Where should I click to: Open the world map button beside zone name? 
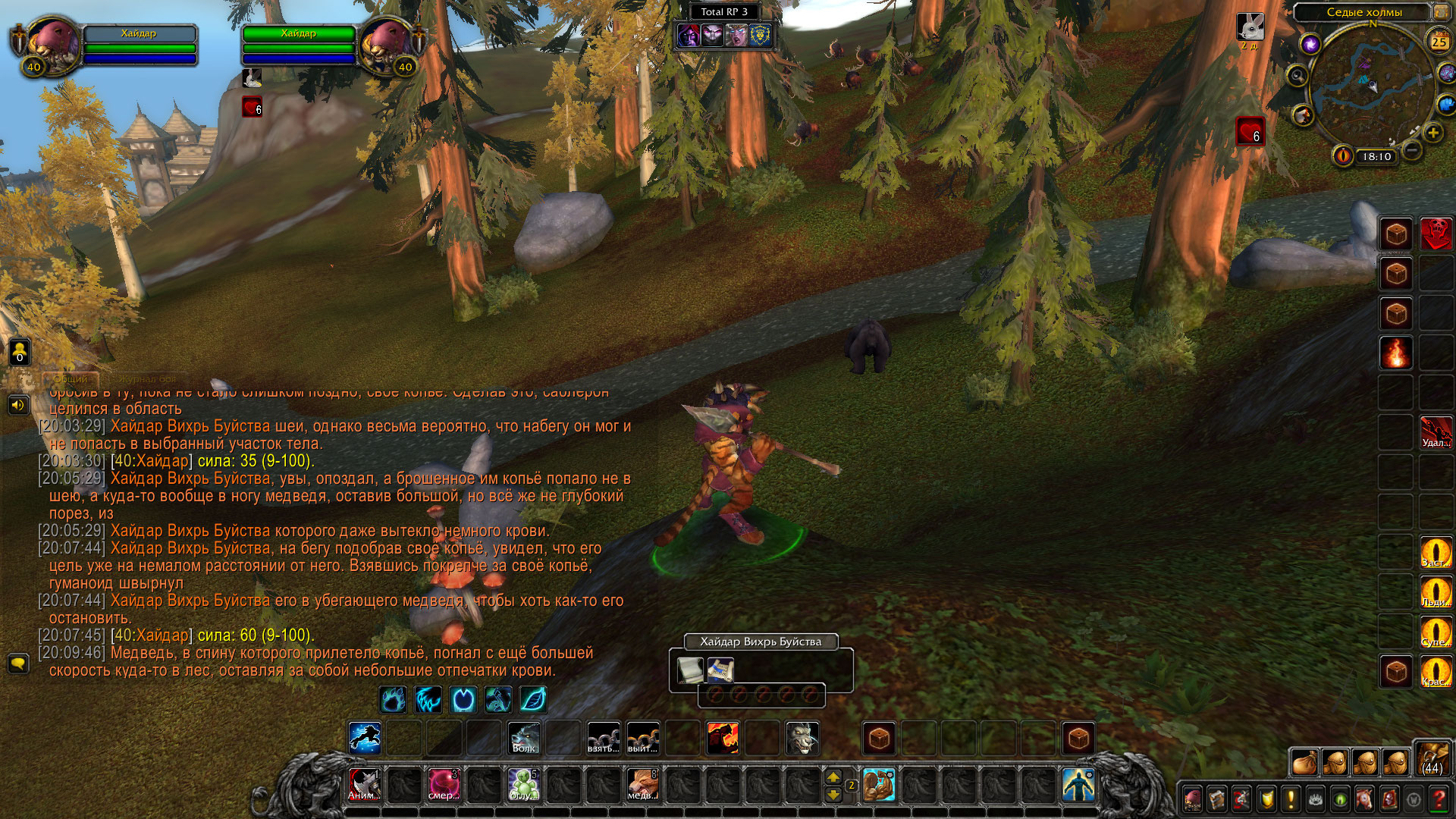tap(1440, 12)
